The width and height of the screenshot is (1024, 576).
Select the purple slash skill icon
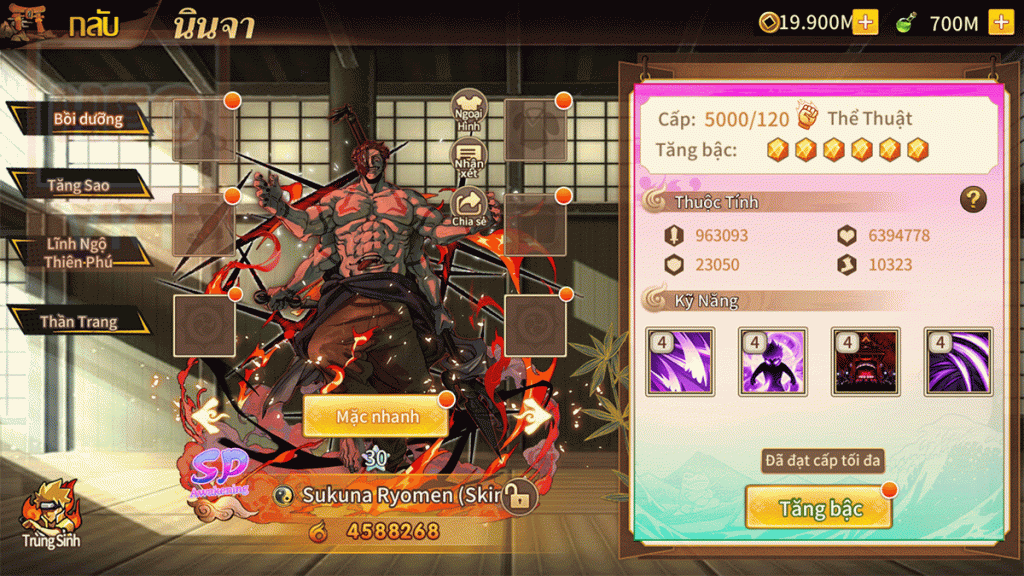coord(680,361)
